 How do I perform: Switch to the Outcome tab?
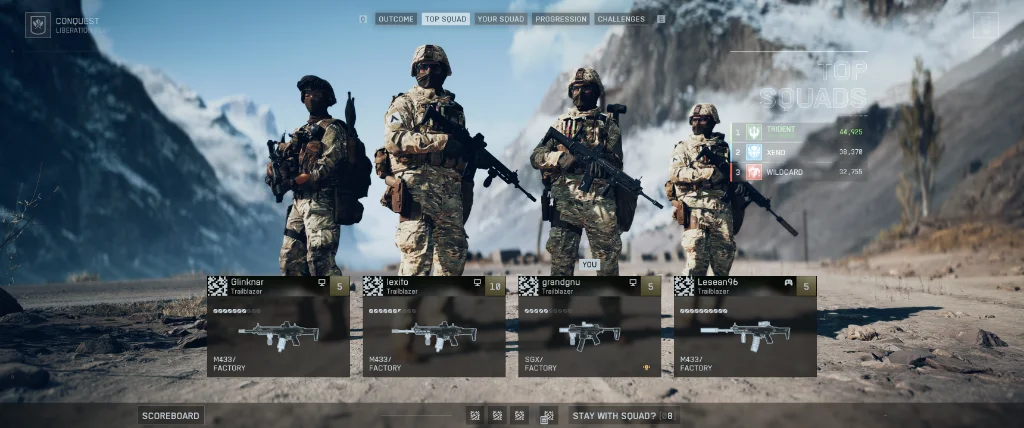tap(396, 19)
